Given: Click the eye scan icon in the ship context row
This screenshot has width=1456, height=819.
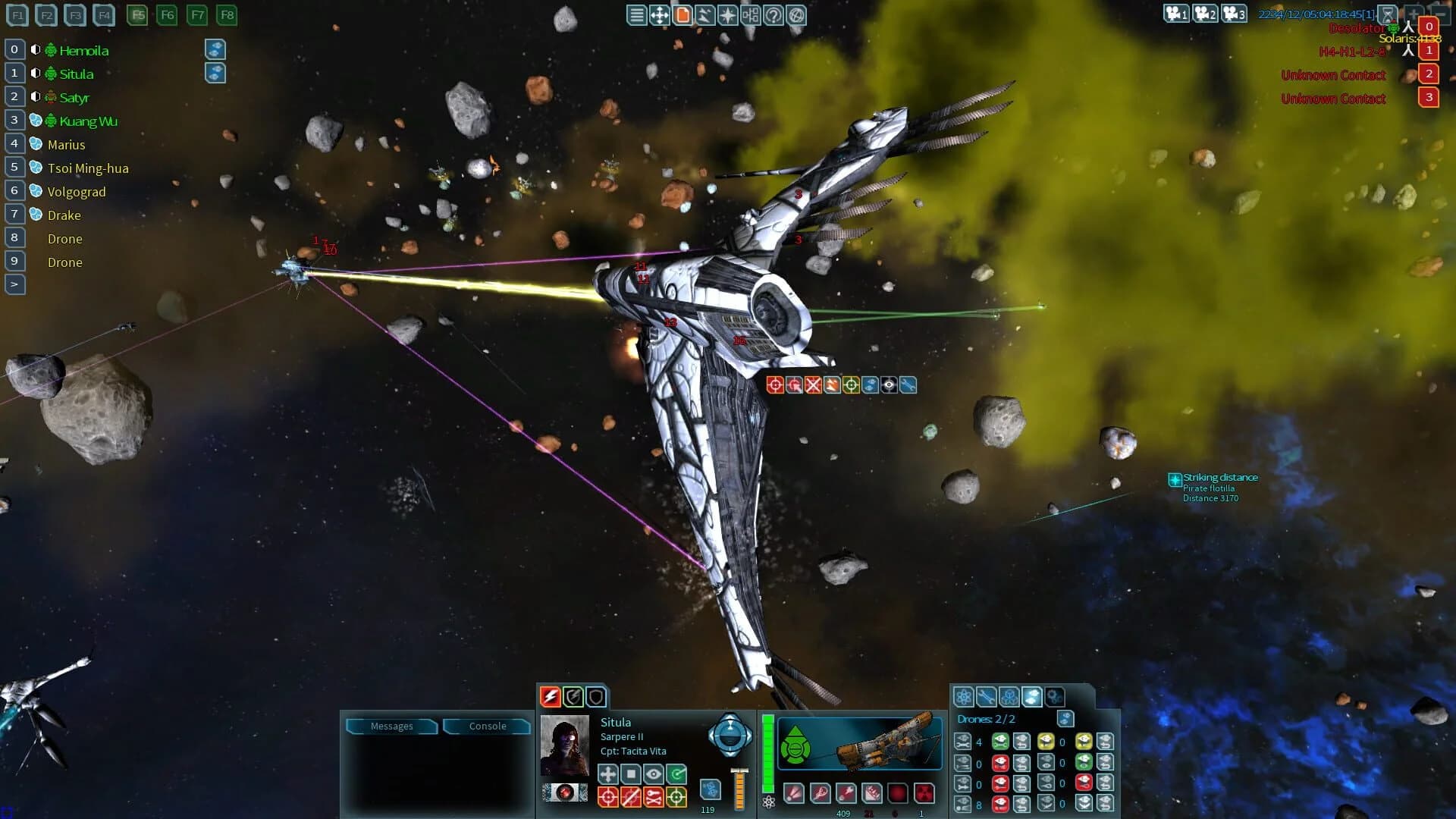Looking at the screenshot, I should (x=889, y=384).
